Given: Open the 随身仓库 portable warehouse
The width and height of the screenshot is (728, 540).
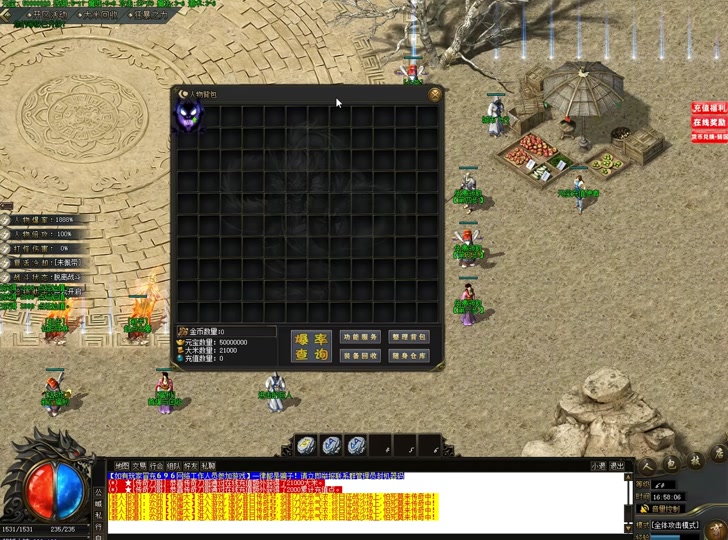Looking at the screenshot, I should (x=410, y=356).
